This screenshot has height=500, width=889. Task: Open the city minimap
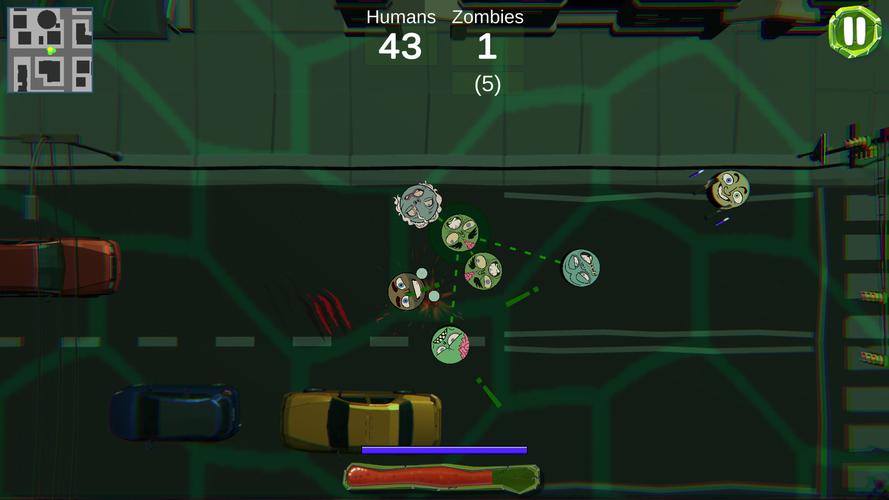50,50
